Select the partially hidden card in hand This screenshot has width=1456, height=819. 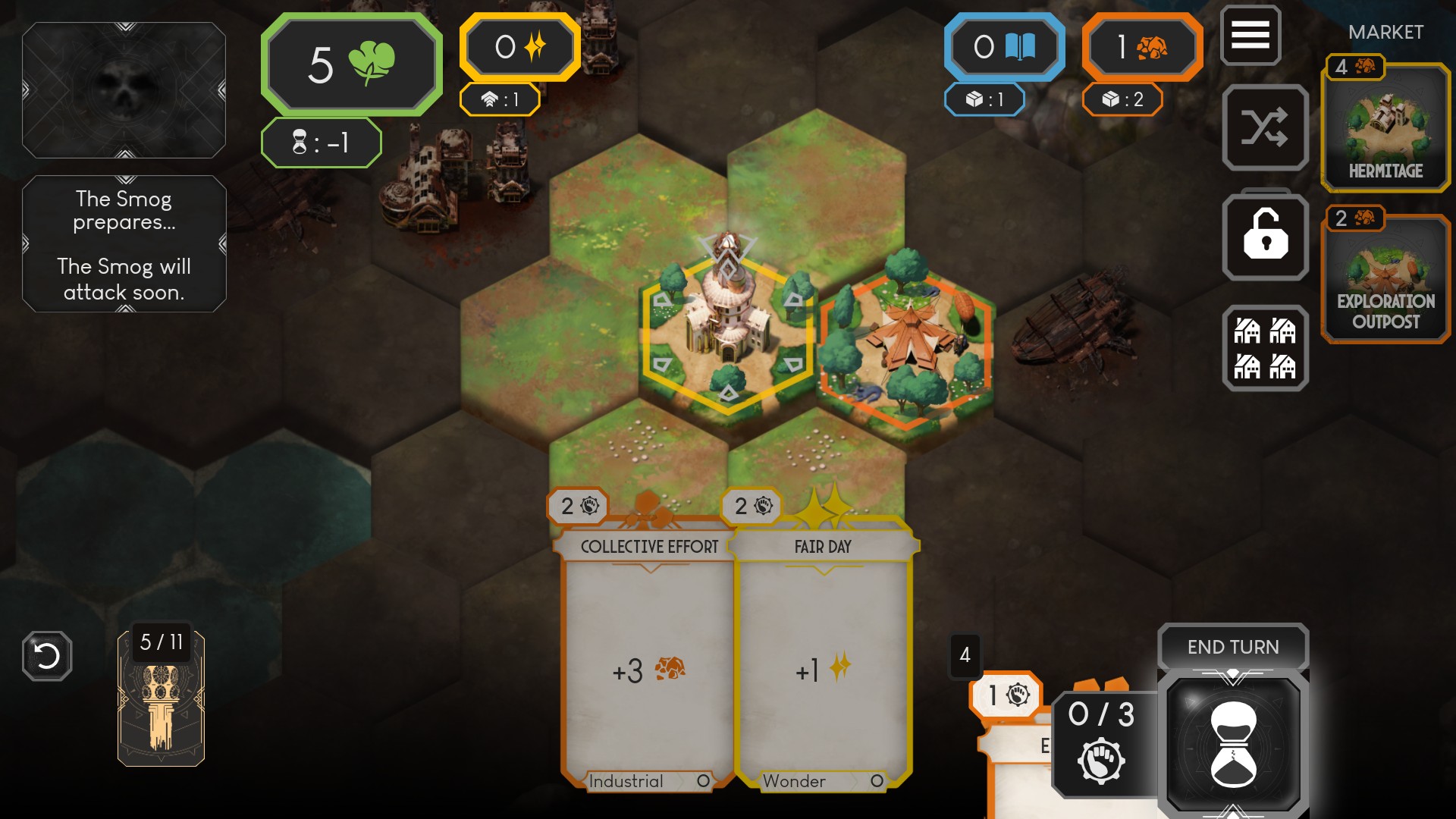[x=1016, y=766]
